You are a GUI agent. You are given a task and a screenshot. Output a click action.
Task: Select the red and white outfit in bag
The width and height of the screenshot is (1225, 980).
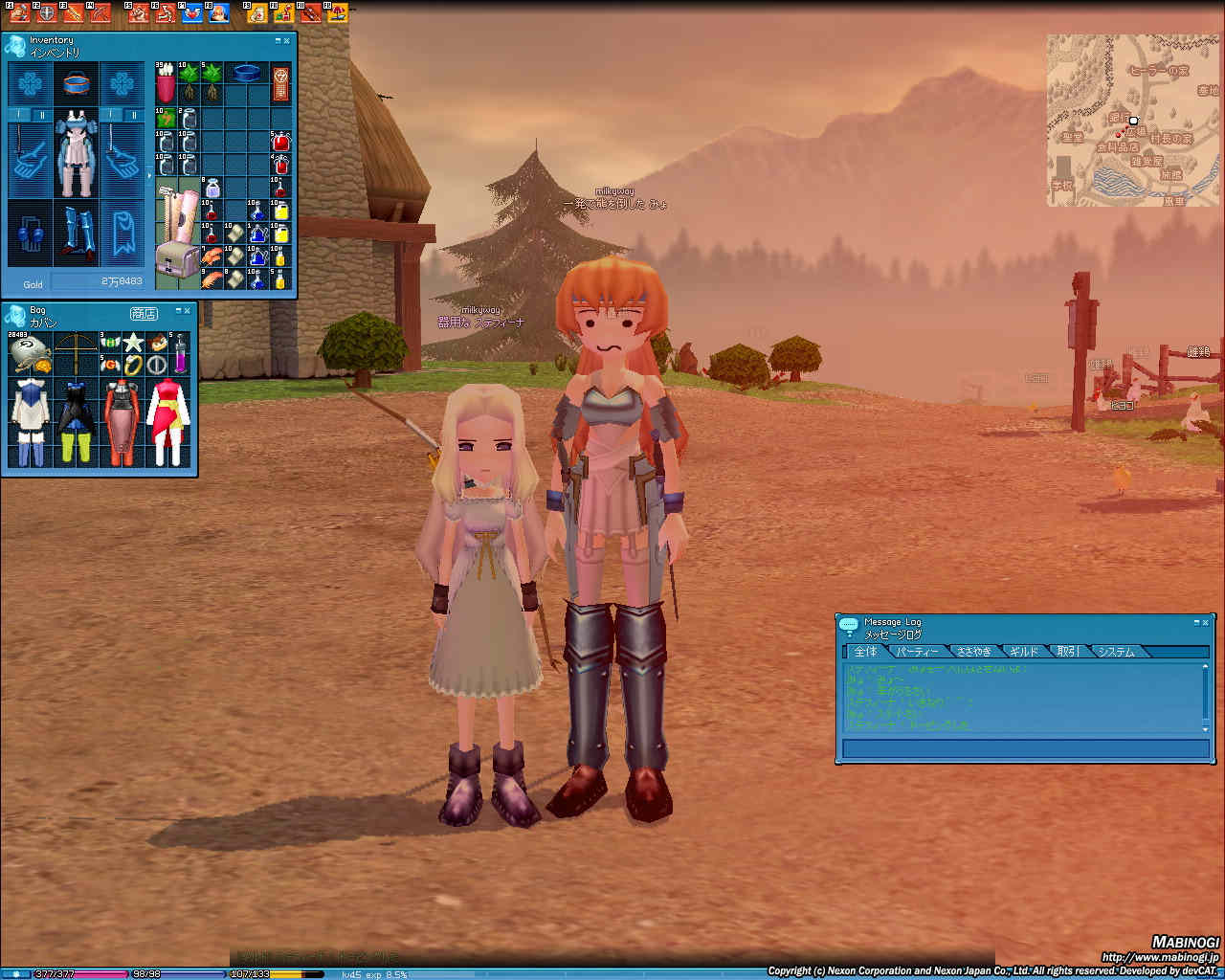click(168, 422)
